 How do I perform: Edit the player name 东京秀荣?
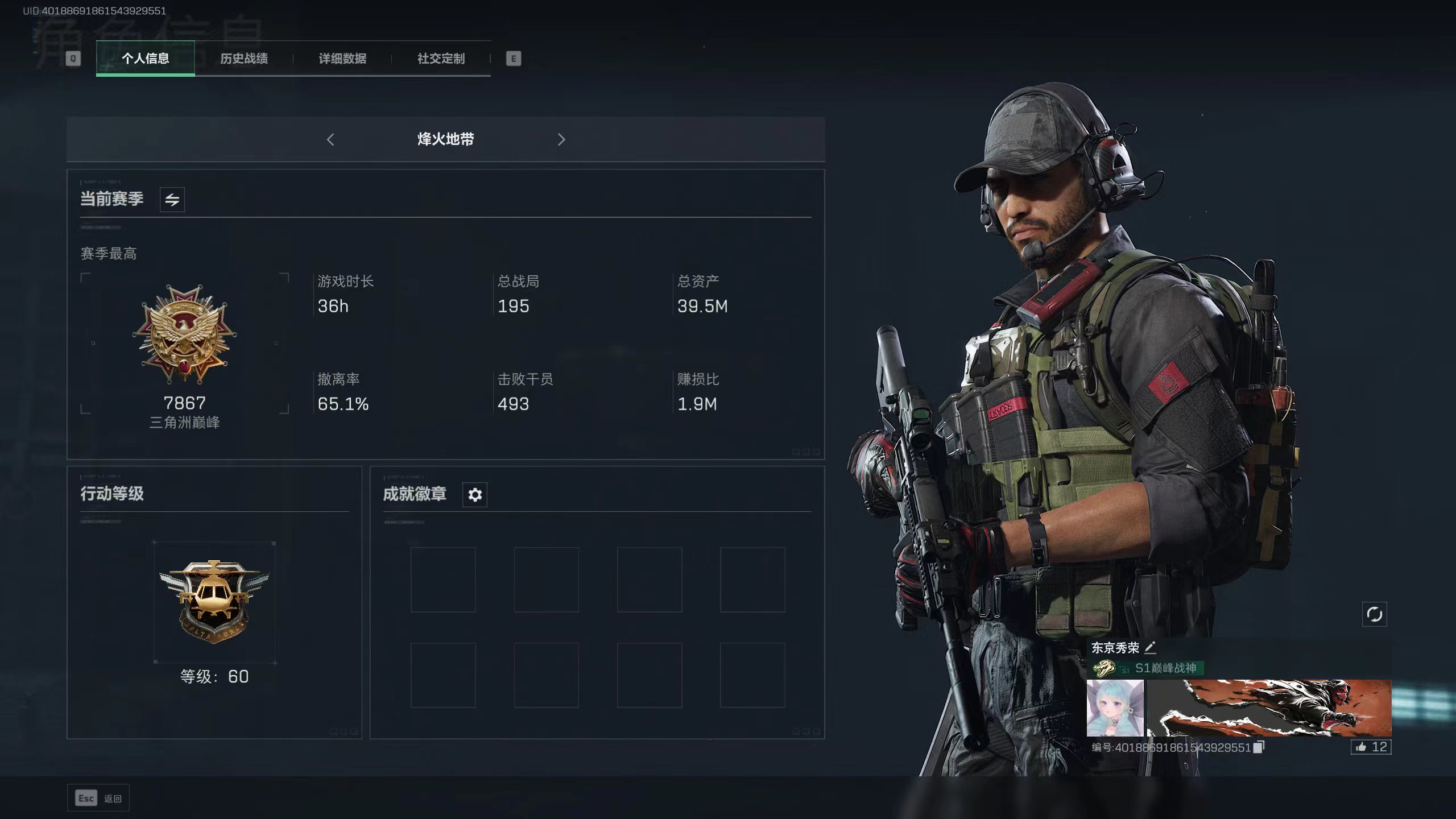click(x=1150, y=648)
